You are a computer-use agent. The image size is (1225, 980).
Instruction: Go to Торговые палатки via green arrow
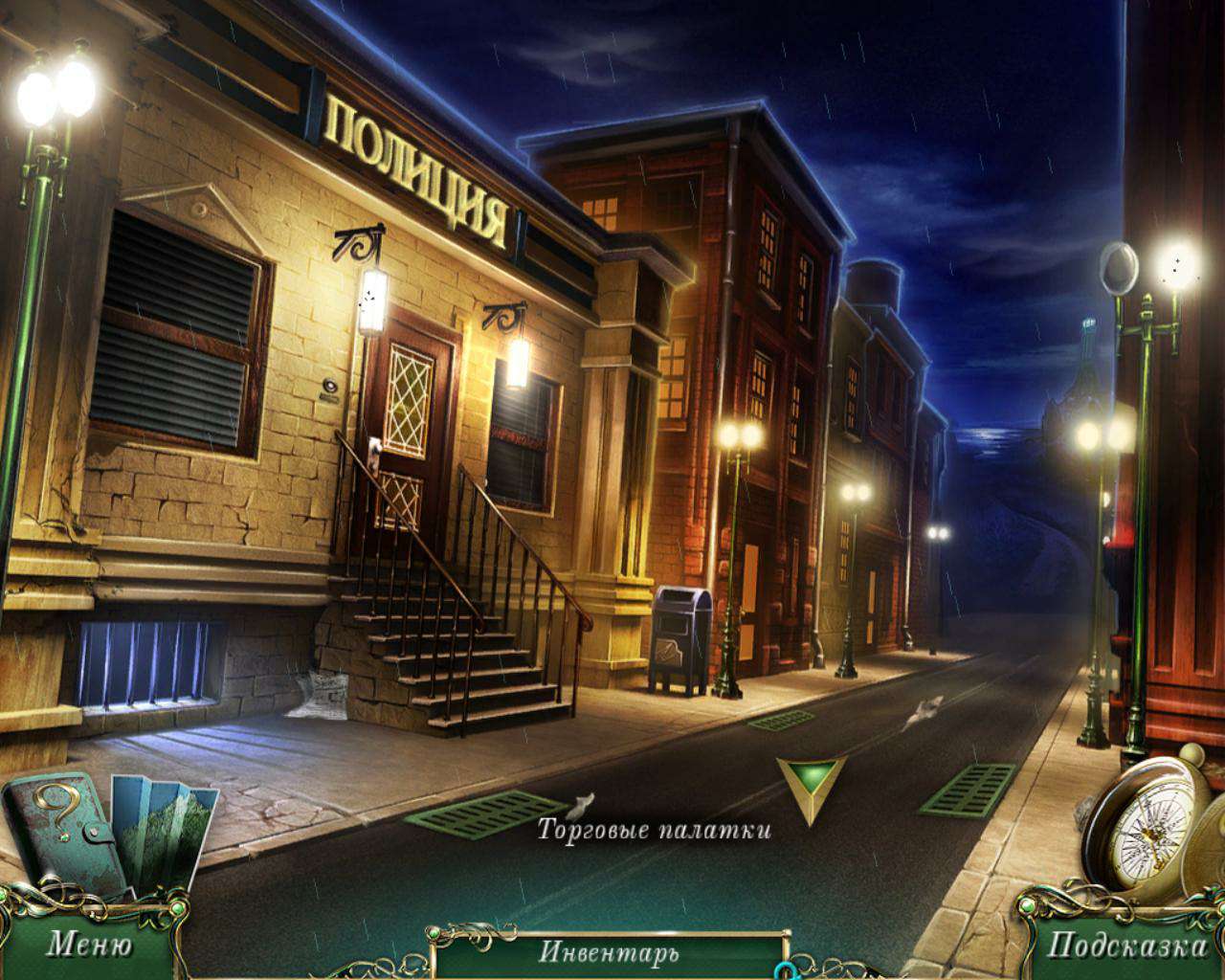811,786
